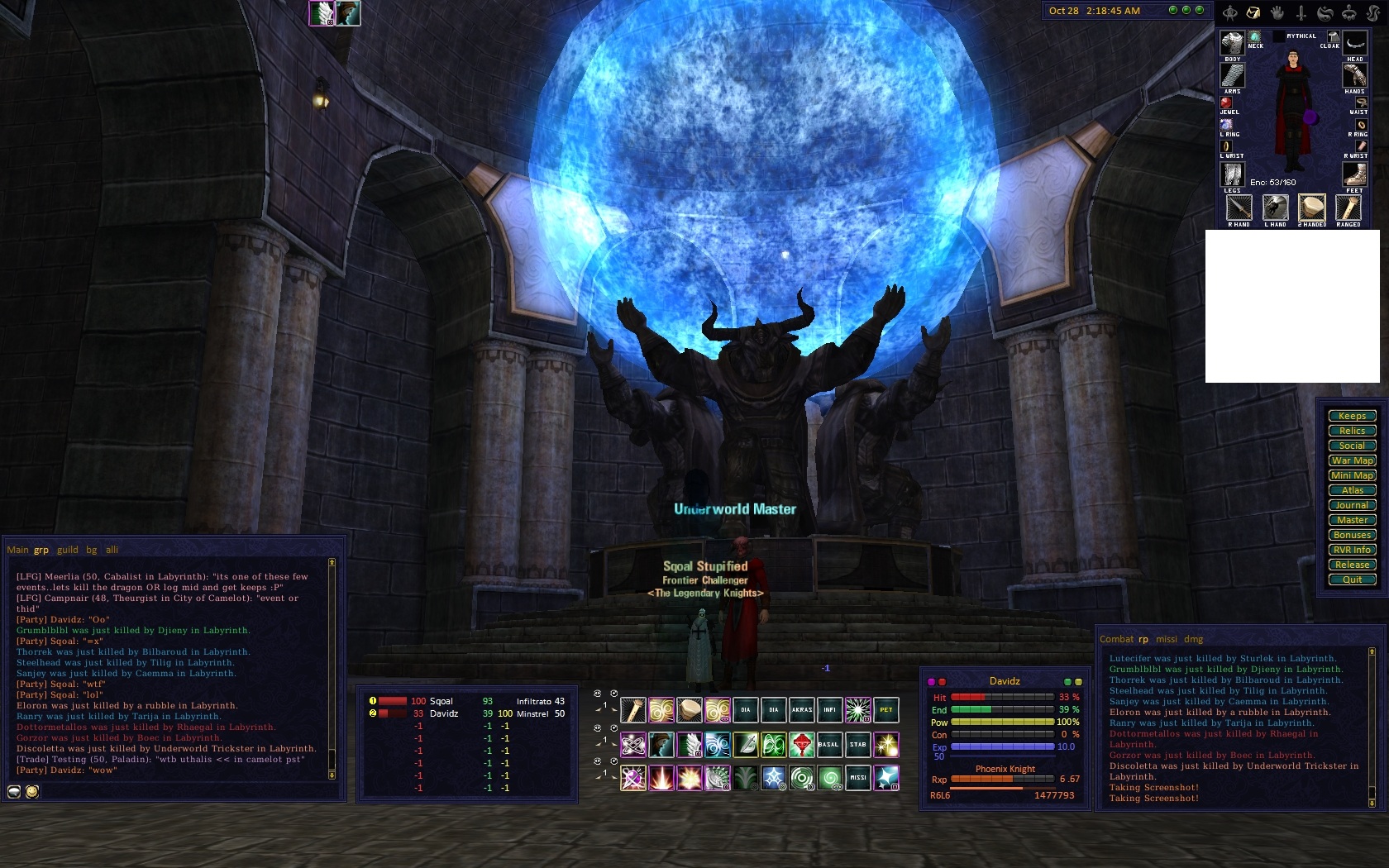Trigger the AKRAS hotbar macro
The height and width of the screenshot is (868, 1389).
click(801, 710)
